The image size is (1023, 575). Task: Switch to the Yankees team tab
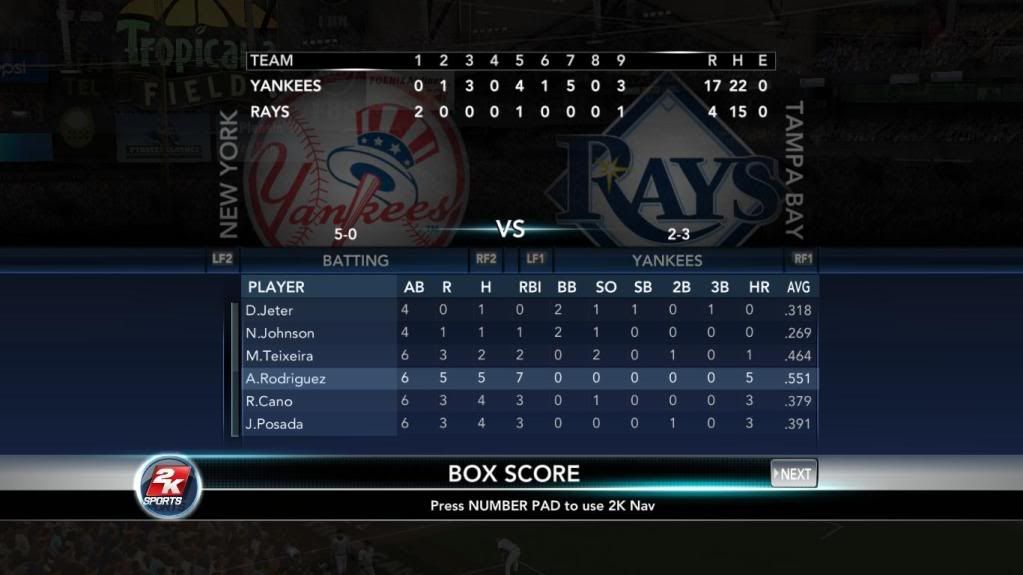667,260
